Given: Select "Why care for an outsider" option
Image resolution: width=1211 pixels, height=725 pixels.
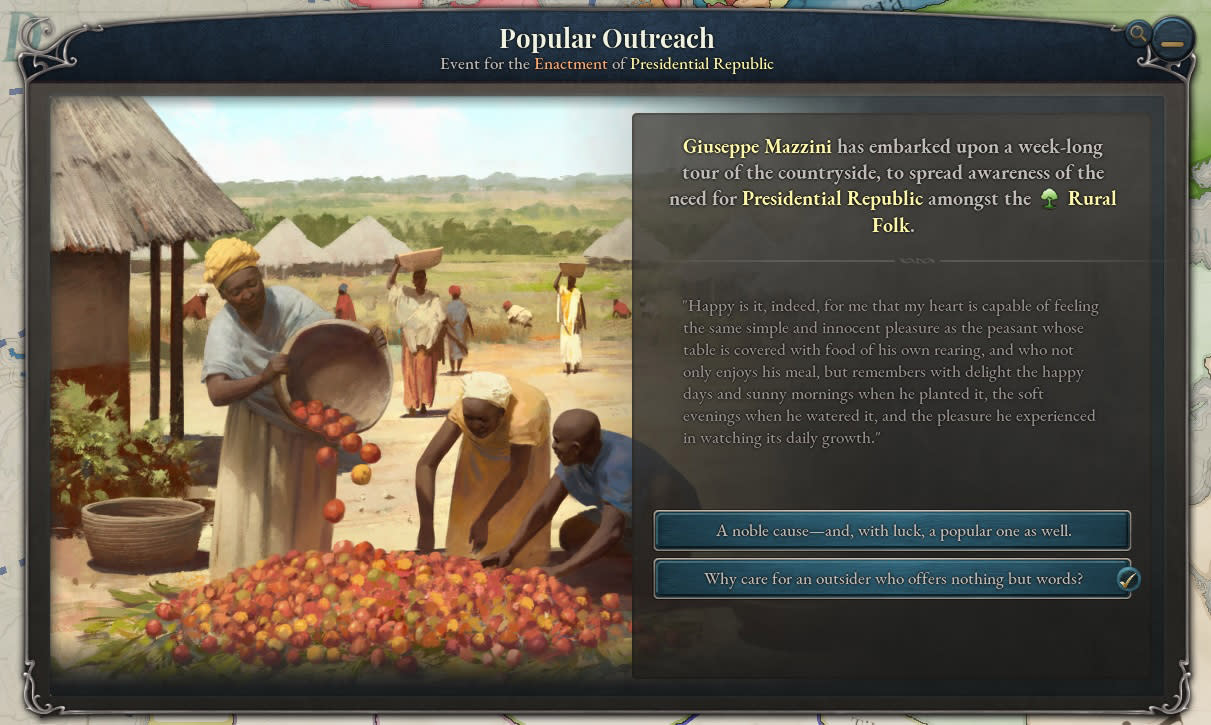Looking at the screenshot, I should (892, 579).
